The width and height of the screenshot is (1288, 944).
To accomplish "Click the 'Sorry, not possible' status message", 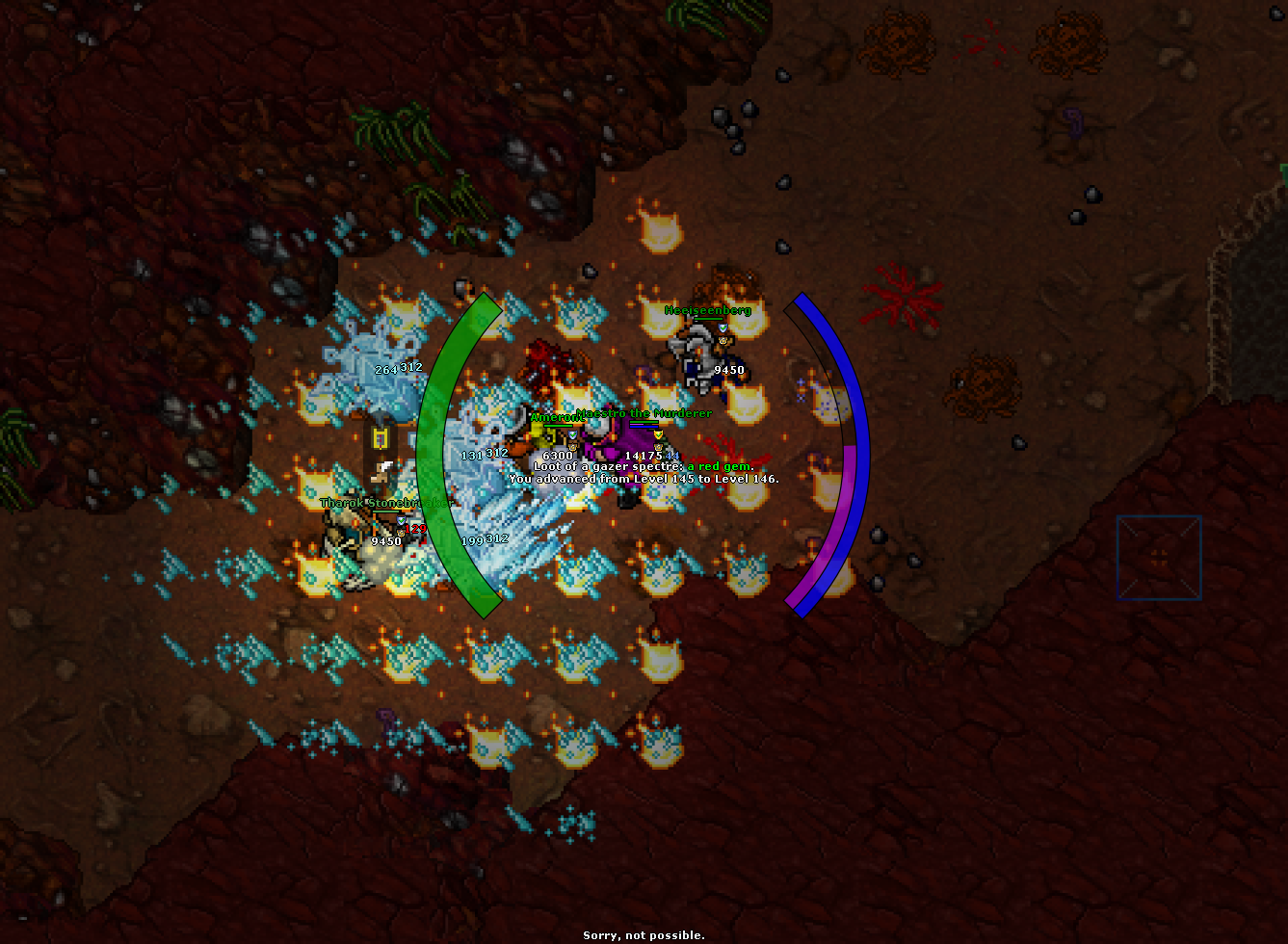I will pos(643,934).
